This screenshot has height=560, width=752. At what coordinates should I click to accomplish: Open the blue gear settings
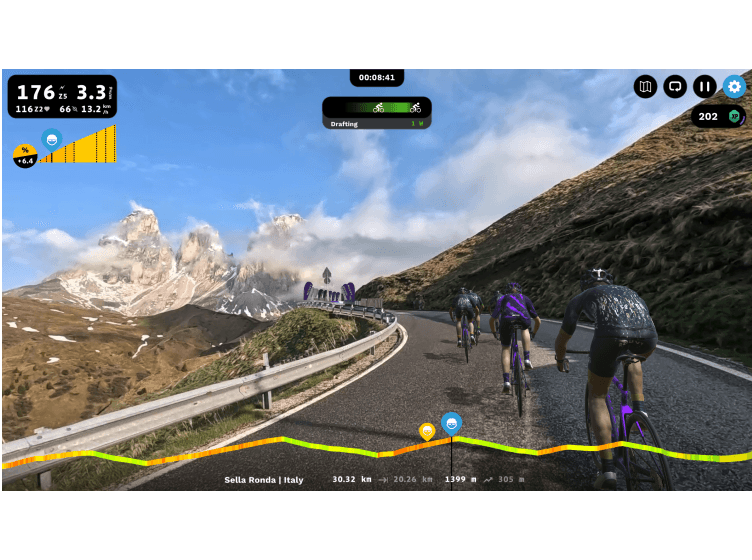[735, 87]
